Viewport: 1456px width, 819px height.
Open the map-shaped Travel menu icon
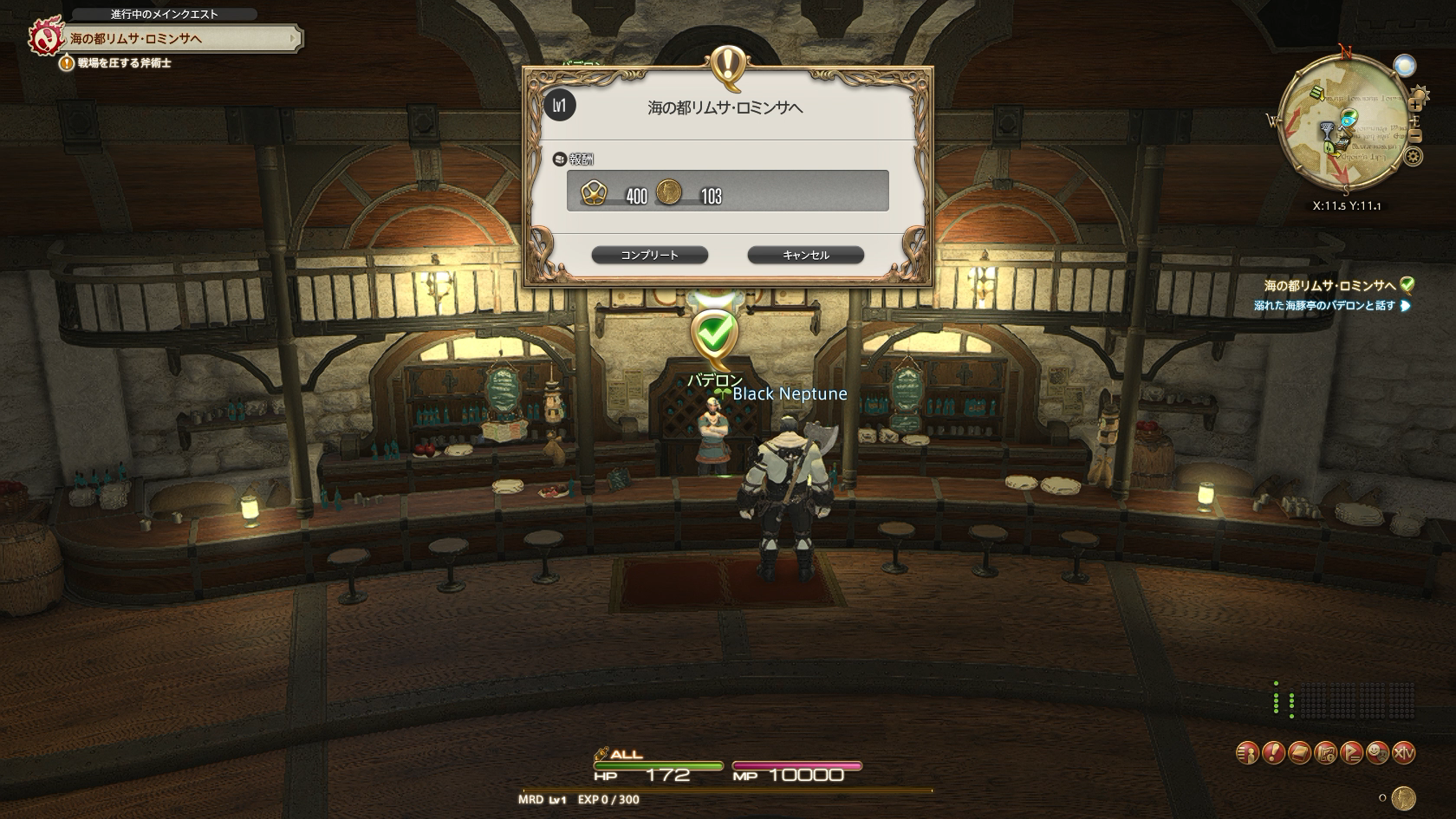coord(1325,752)
